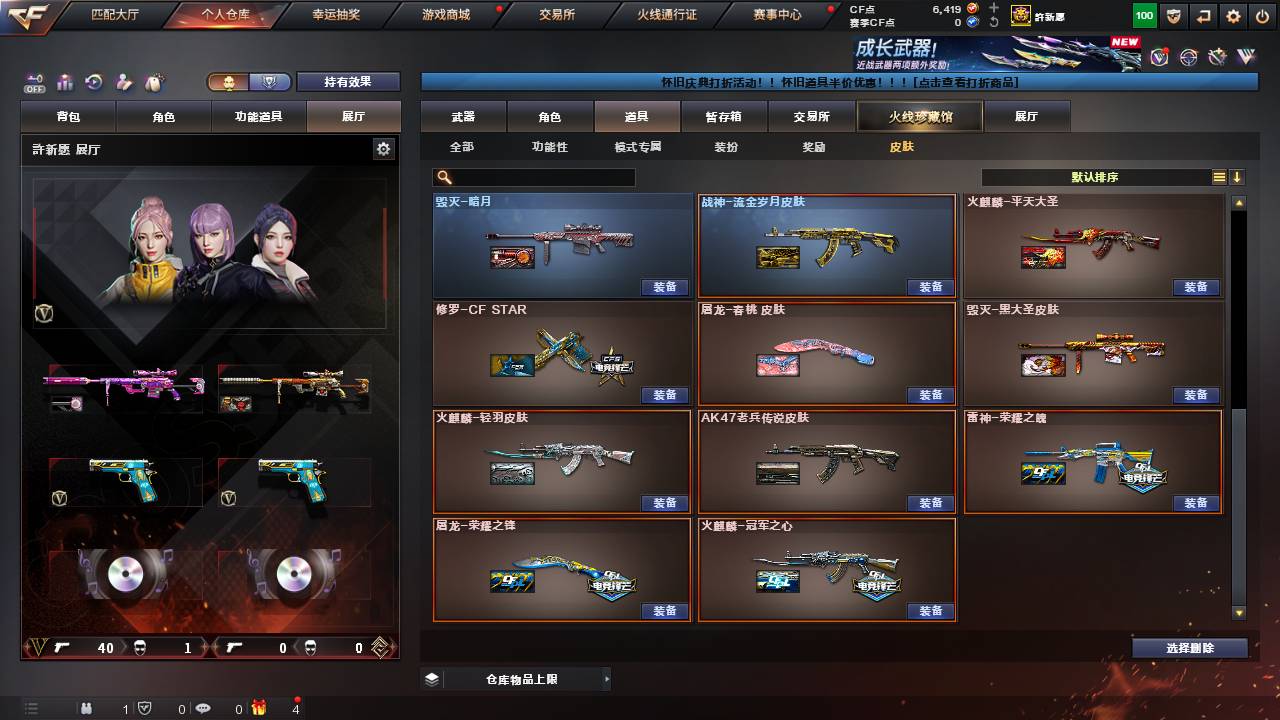
Task: Switch the chick/shield toggle to the shield side
Action: [x=269, y=82]
